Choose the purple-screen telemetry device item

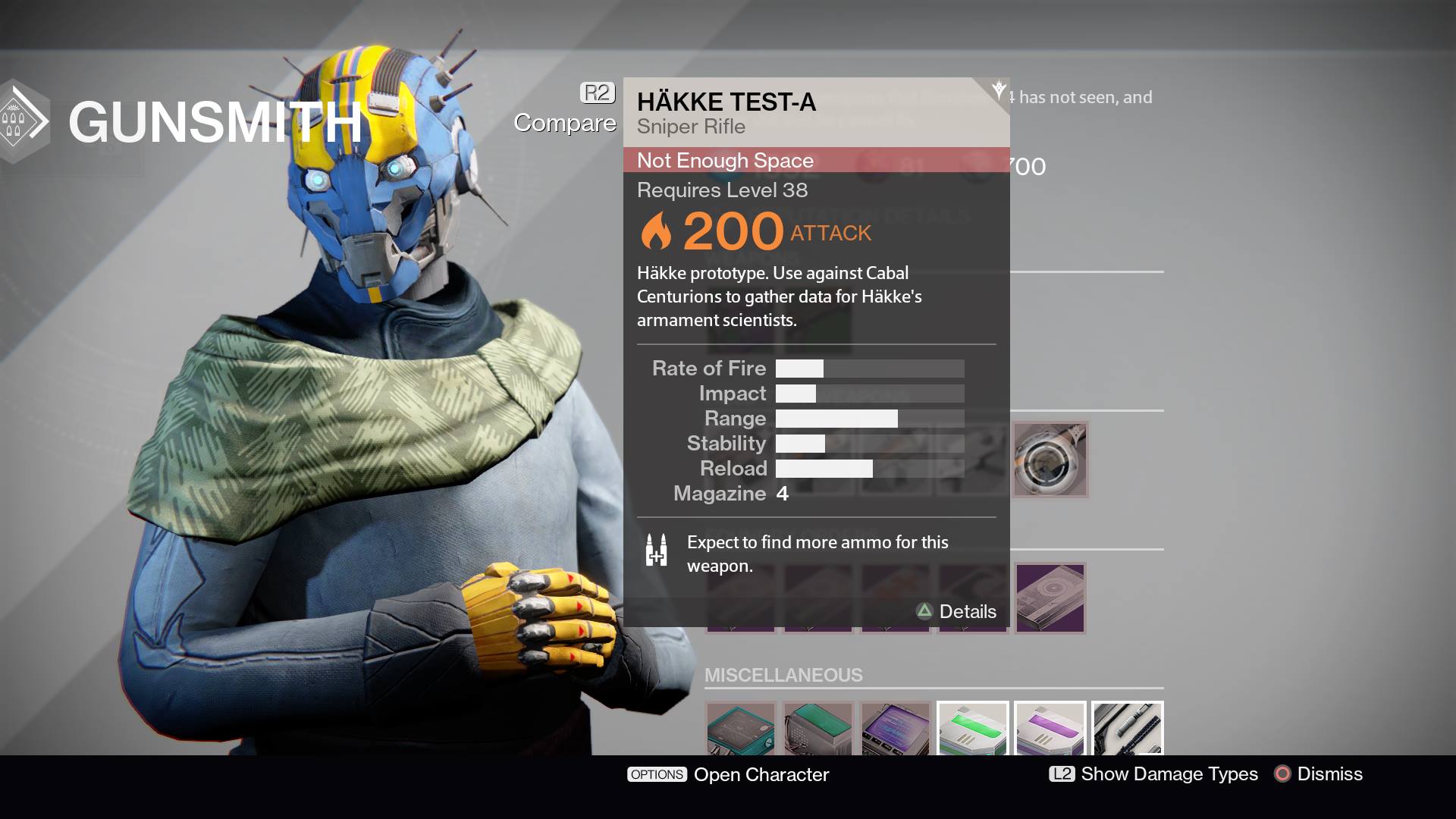click(896, 729)
